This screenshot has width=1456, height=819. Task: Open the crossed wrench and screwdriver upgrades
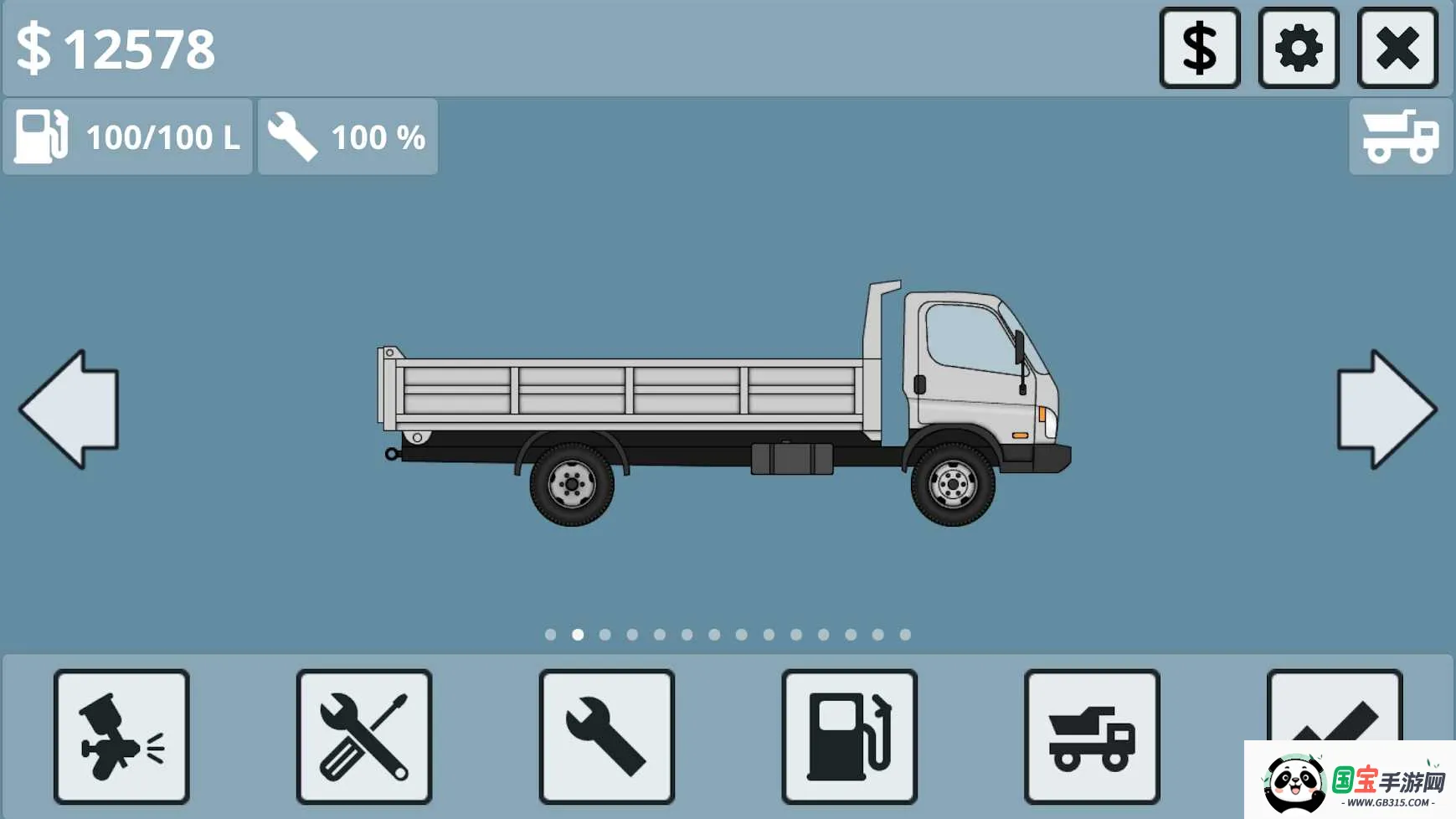[x=364, y=736]
